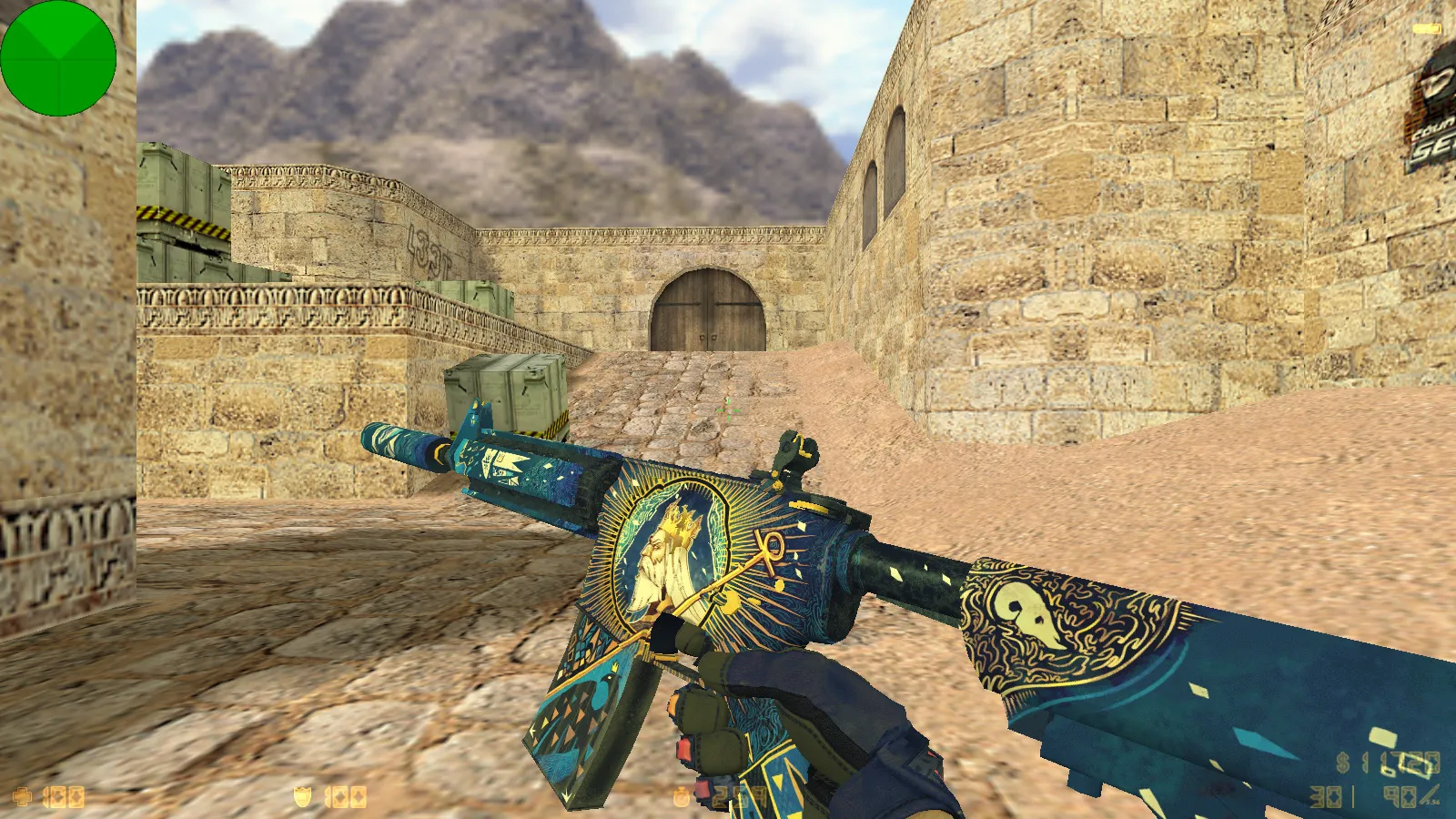Click the dollar sign money indicator
The image size is (1456, 819).
(x=1342, y=760)
